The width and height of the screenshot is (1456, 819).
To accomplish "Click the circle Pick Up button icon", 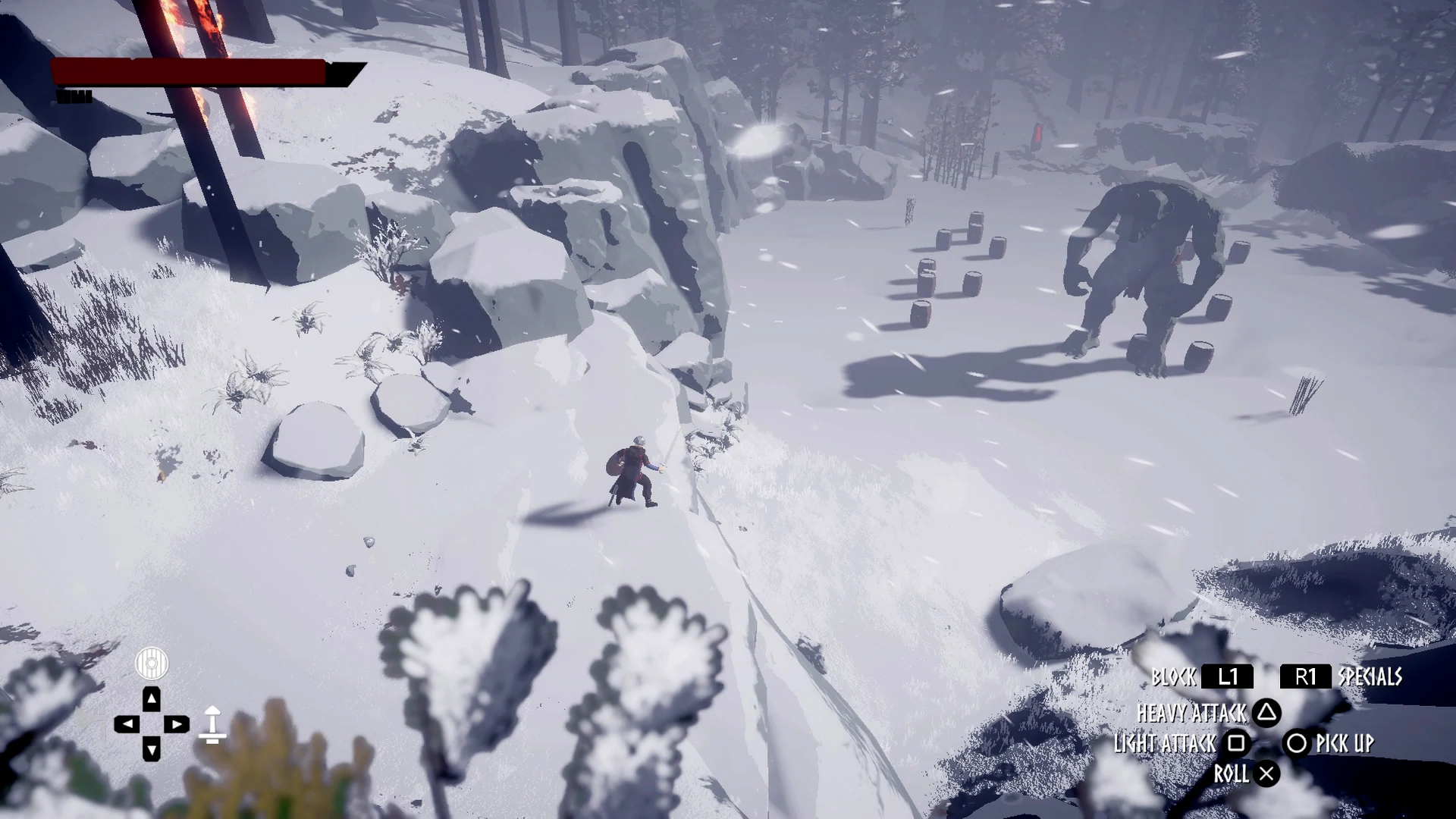I will pos(1298,745).
